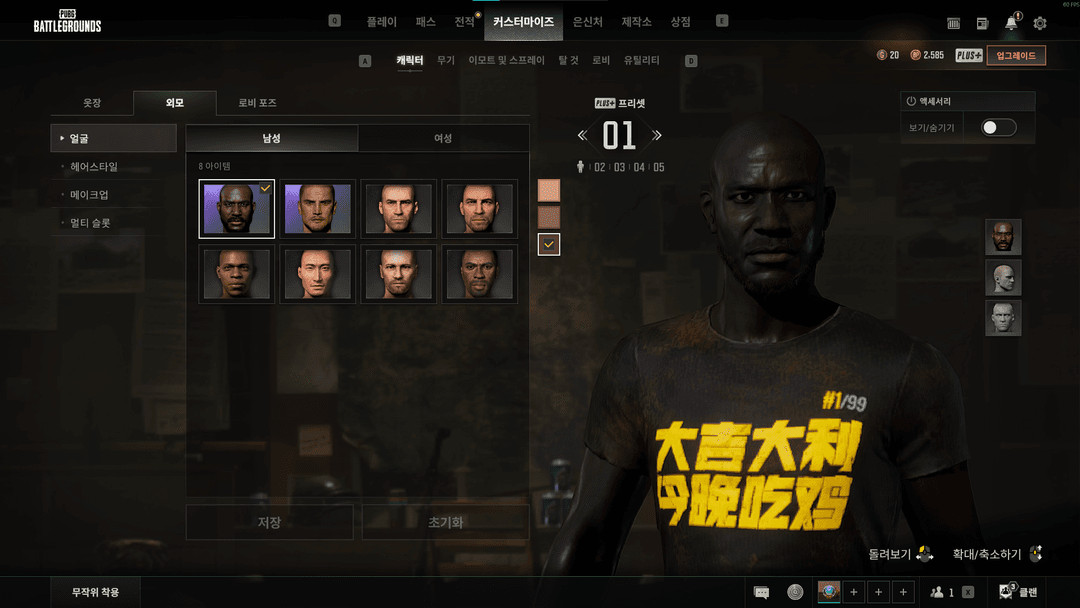Switch to the 옷장 (Wardrobe) tab
Screen dimensions: 1080x608
point(92,103)
